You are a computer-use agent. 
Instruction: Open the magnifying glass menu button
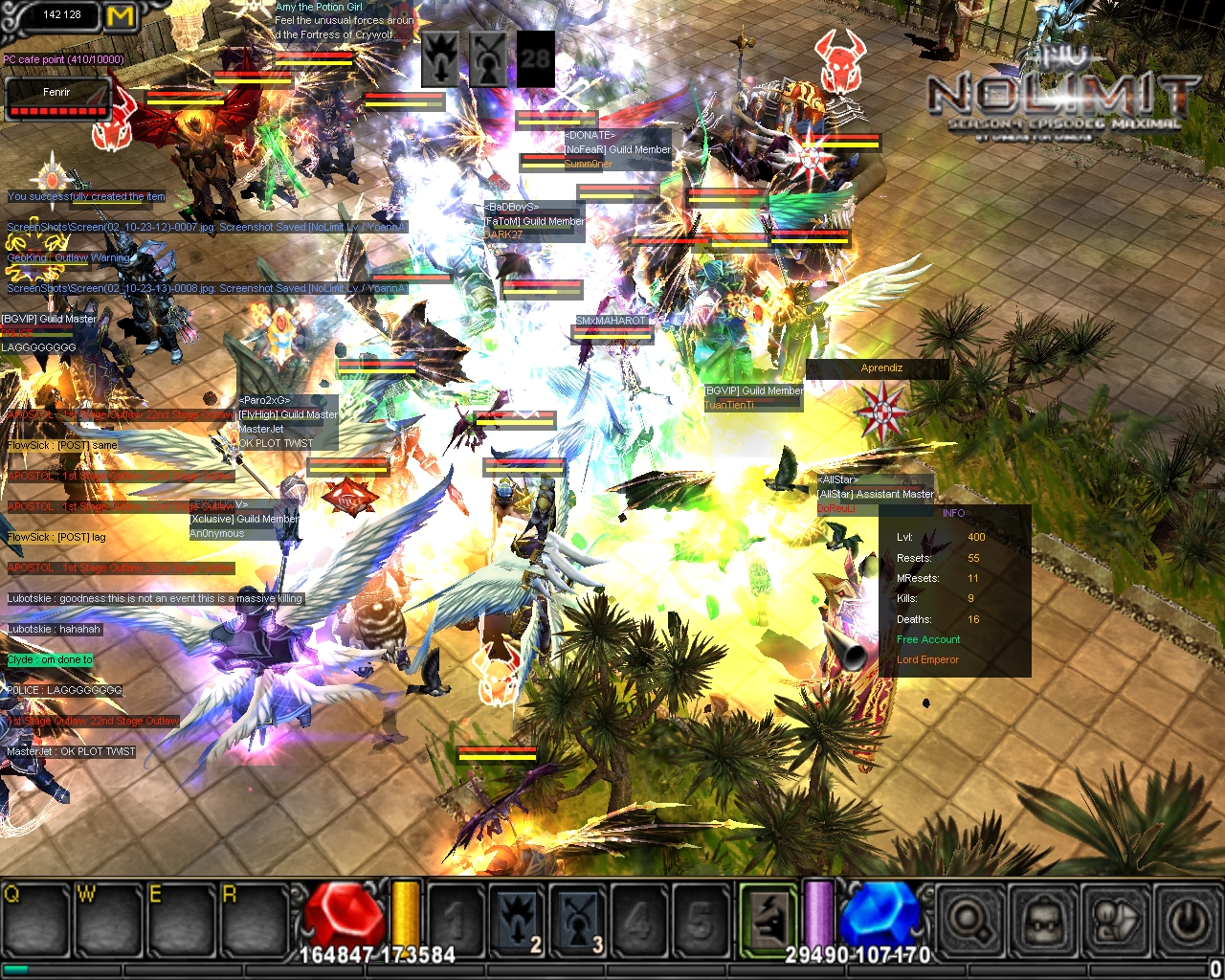pos(969,921)
